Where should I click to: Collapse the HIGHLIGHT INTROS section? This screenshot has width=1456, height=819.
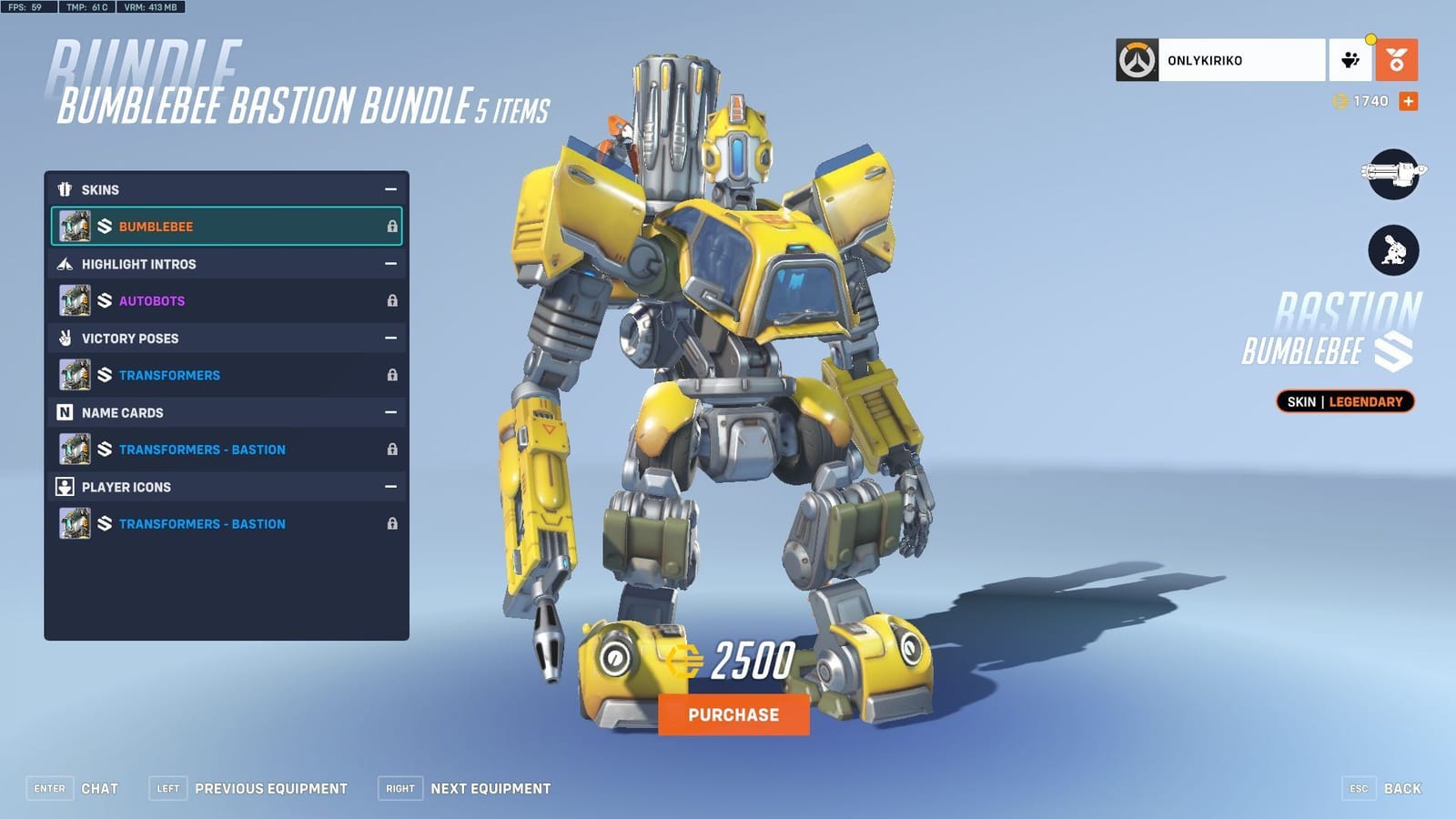[x=391, y=264]
